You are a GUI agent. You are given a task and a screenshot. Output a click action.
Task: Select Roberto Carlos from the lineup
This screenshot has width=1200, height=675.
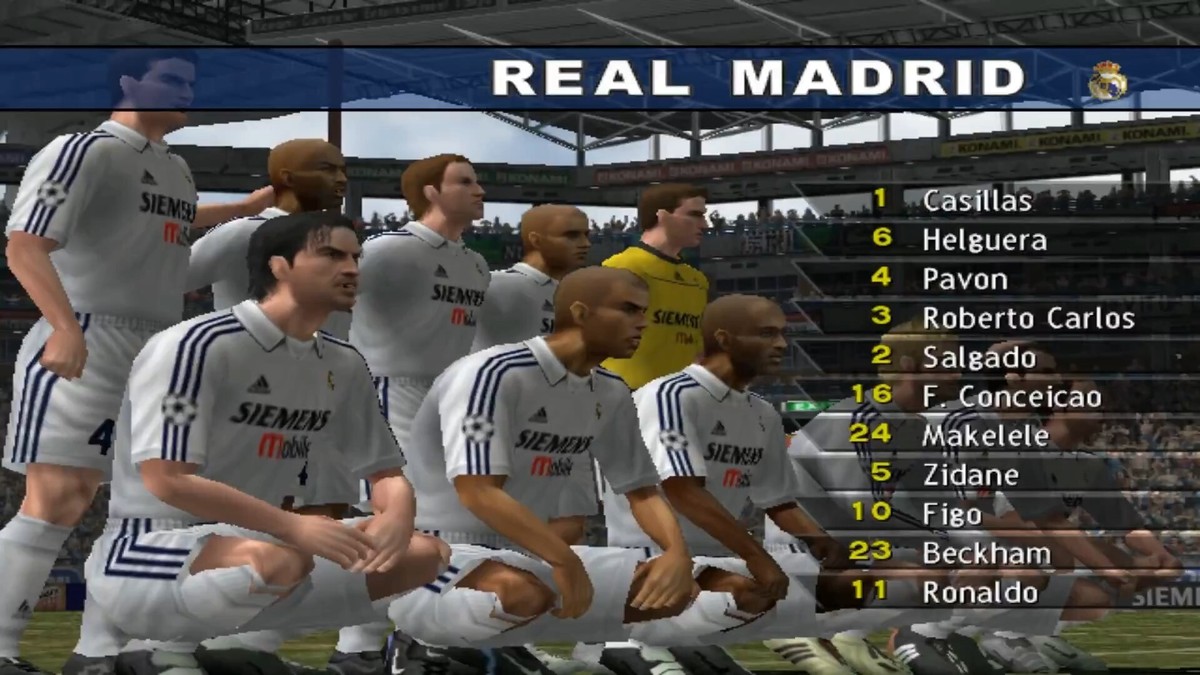1027,318
